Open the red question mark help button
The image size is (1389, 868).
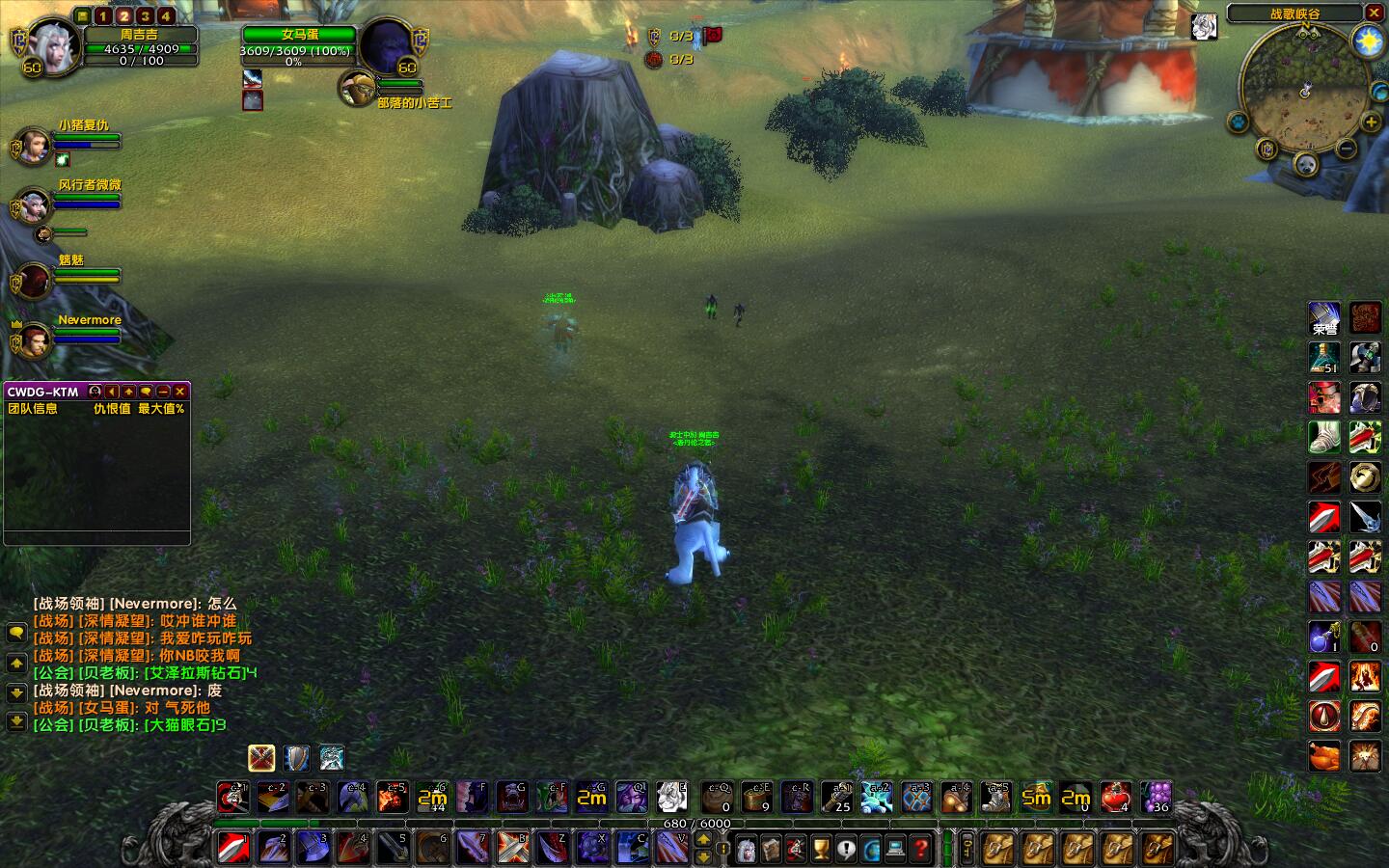921,849
